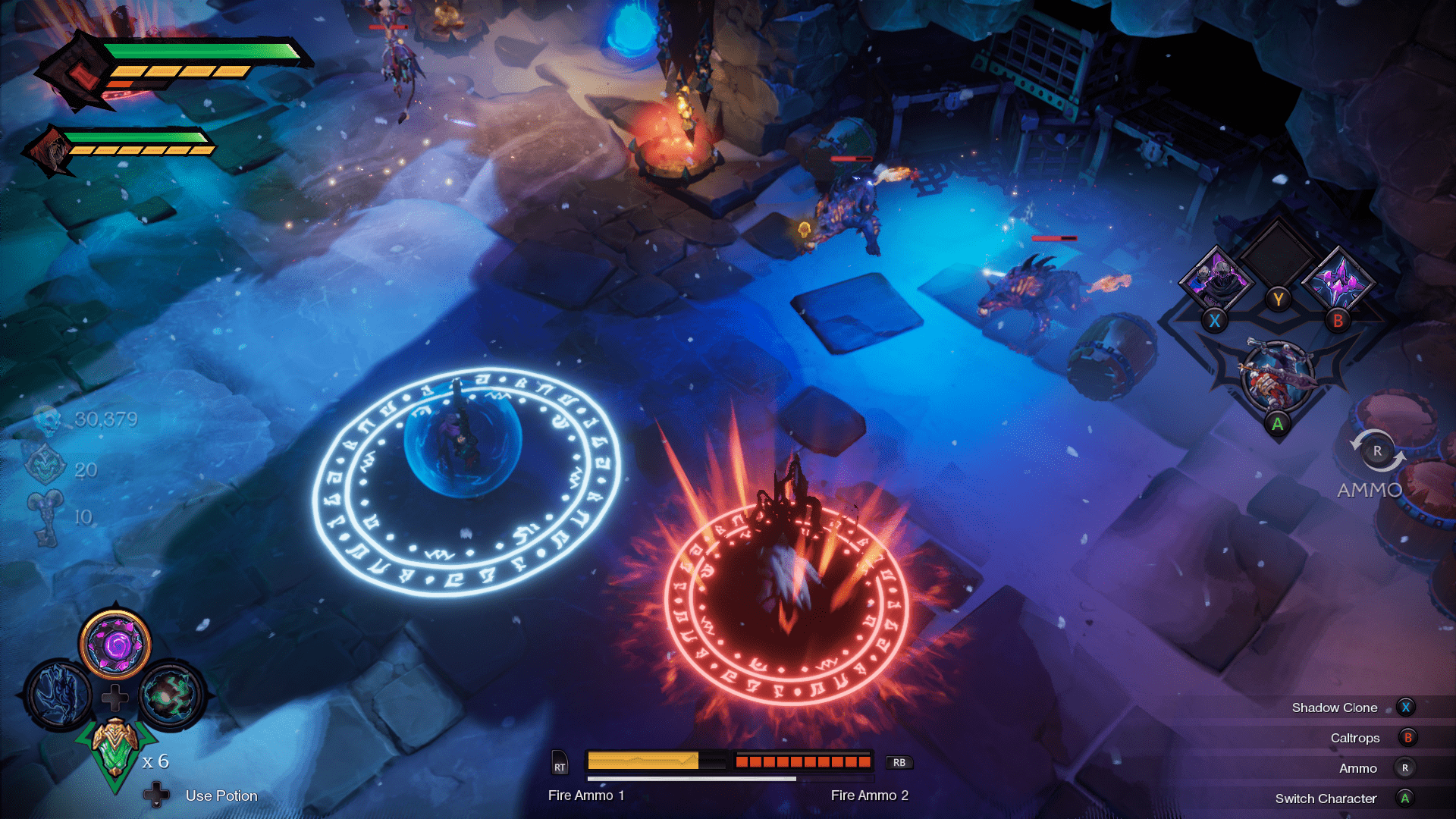Select the purple spiked orb item
The height and width of the screenshot is (819, 1456).
coord(115,645)
